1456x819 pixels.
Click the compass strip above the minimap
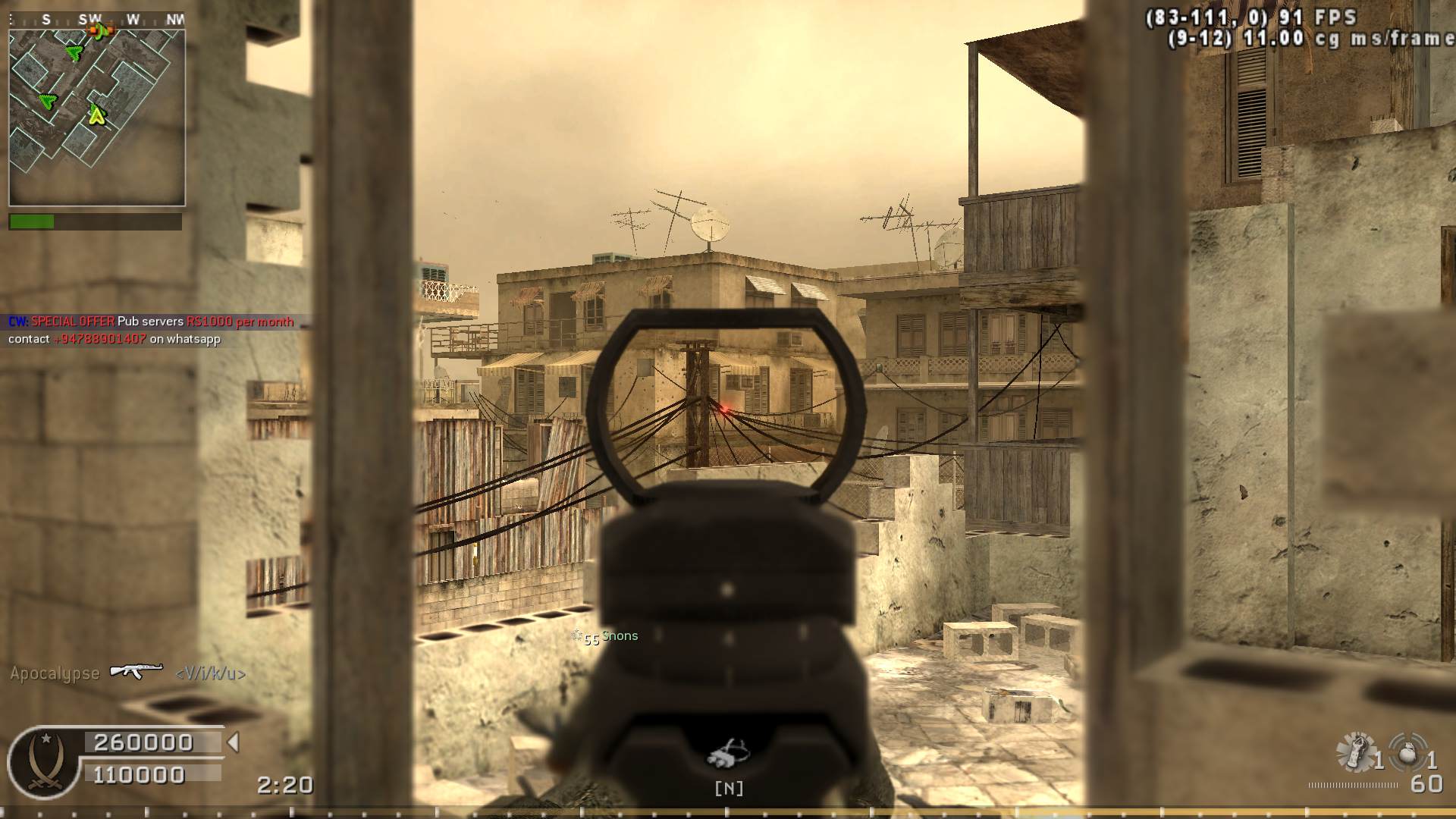pos(97,20)
